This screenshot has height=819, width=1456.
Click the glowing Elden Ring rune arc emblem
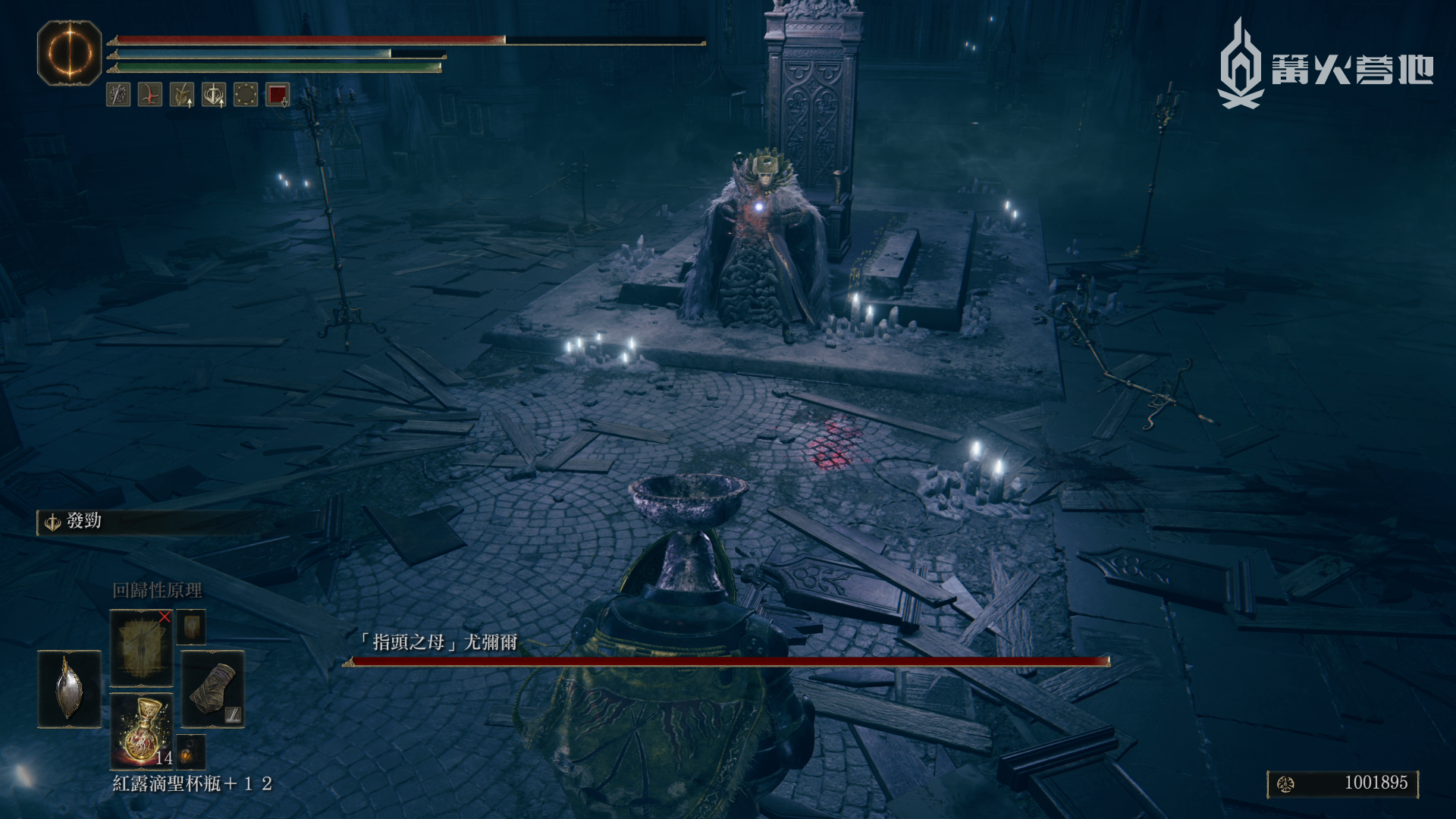click(x=69, y=53)
